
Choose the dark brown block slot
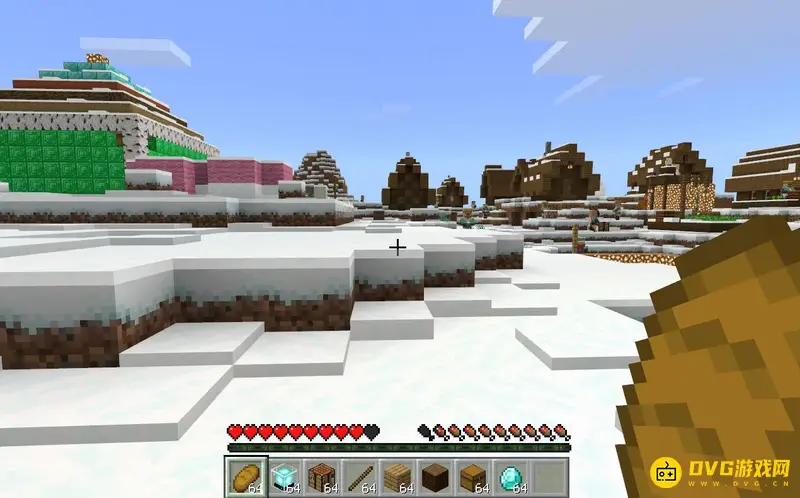pos(435,476)
